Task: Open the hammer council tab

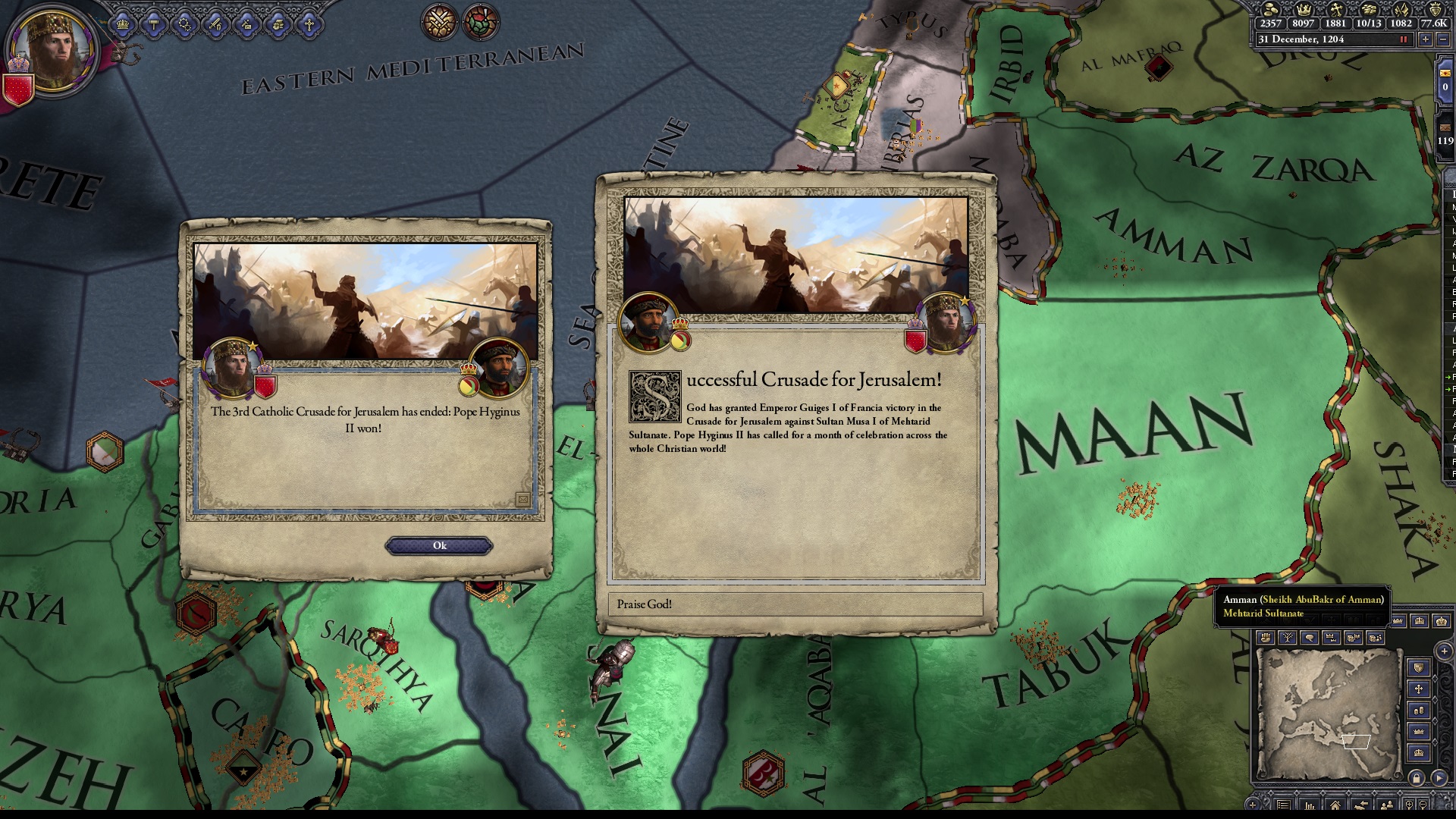Action: point(154,25)
